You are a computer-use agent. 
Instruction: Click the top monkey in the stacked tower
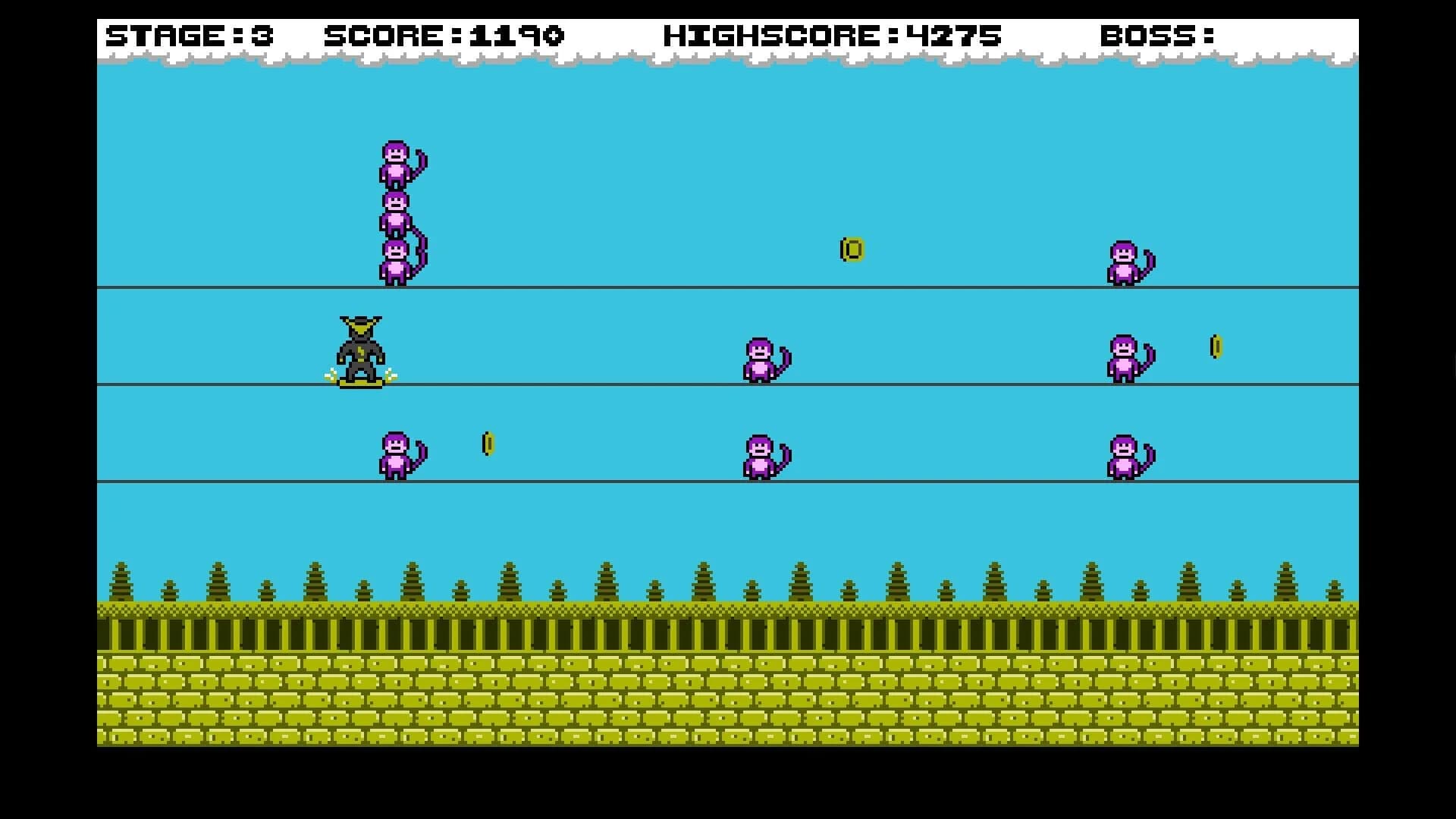click(x=397, y=163)
